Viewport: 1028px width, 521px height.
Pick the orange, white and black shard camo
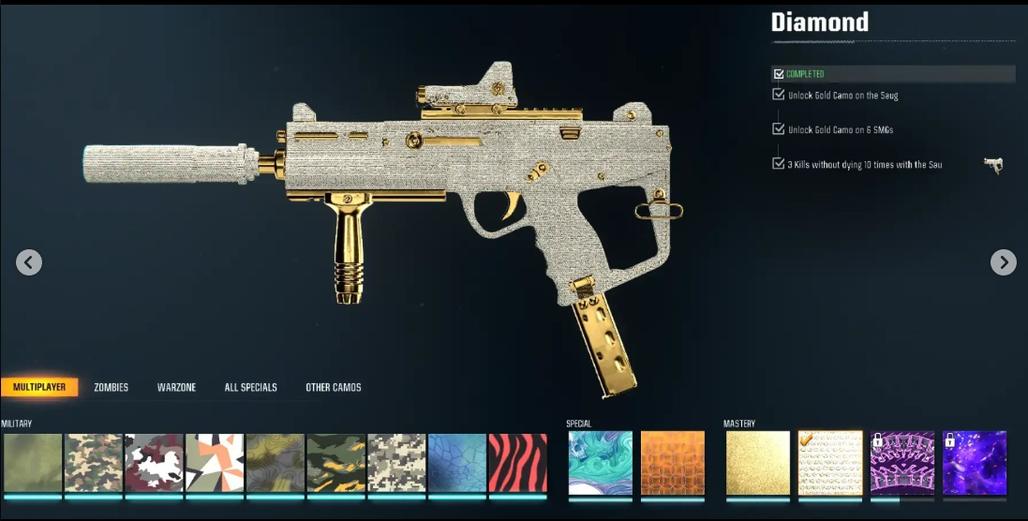[214, 463]
